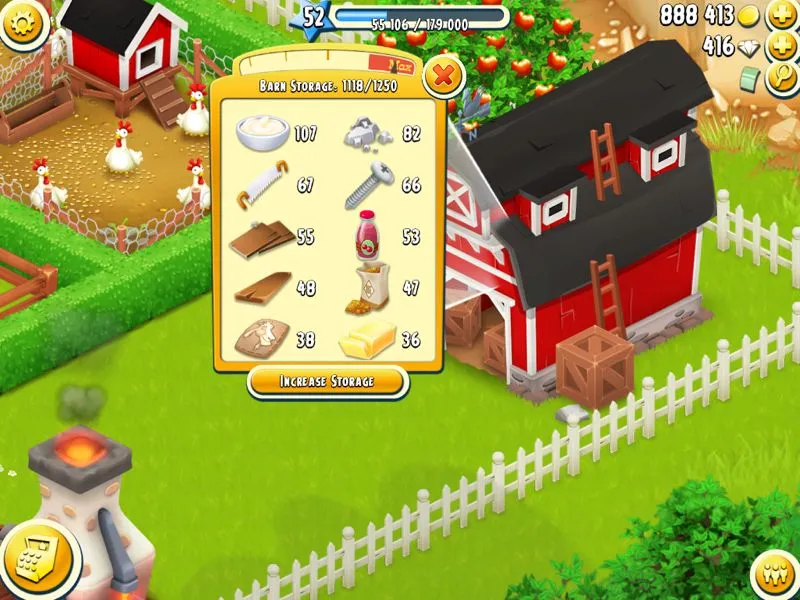Close the Barn Storage panel

pyautogui.click(x=444, y=75)
